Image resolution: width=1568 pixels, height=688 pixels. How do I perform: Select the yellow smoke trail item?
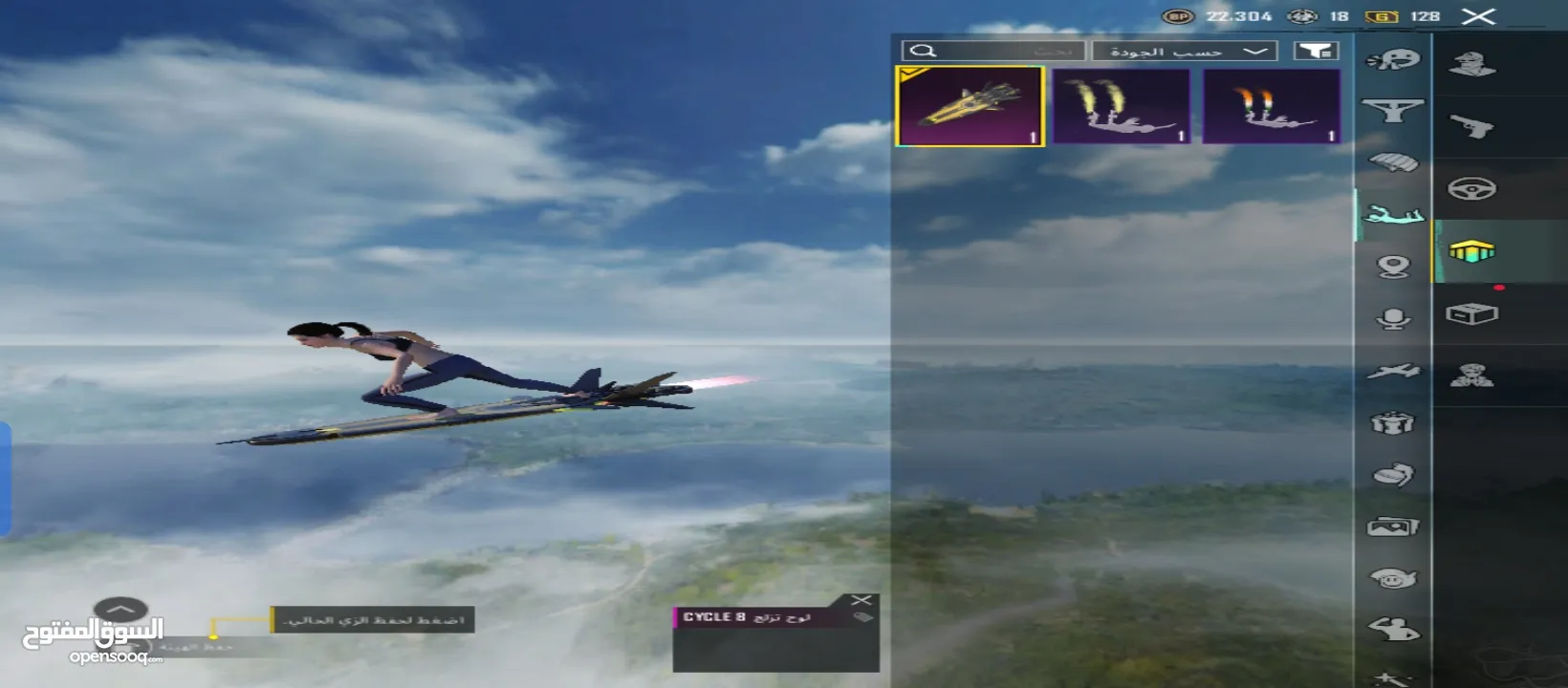click(x=1122, y=106)
